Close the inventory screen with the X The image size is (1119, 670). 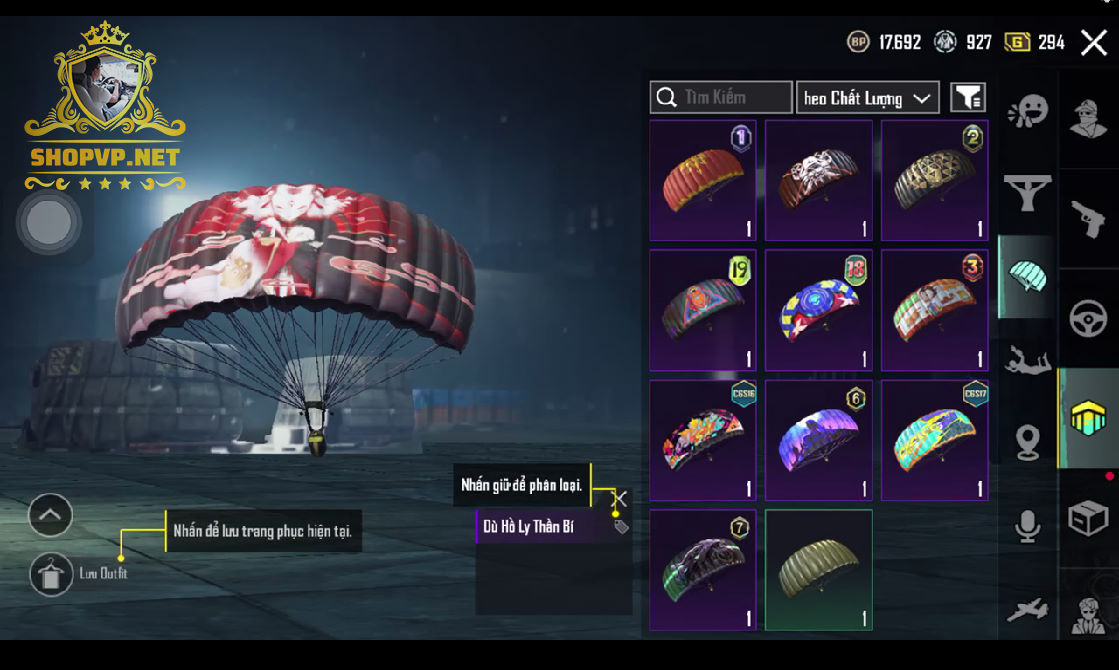[x=1093, y=42]
